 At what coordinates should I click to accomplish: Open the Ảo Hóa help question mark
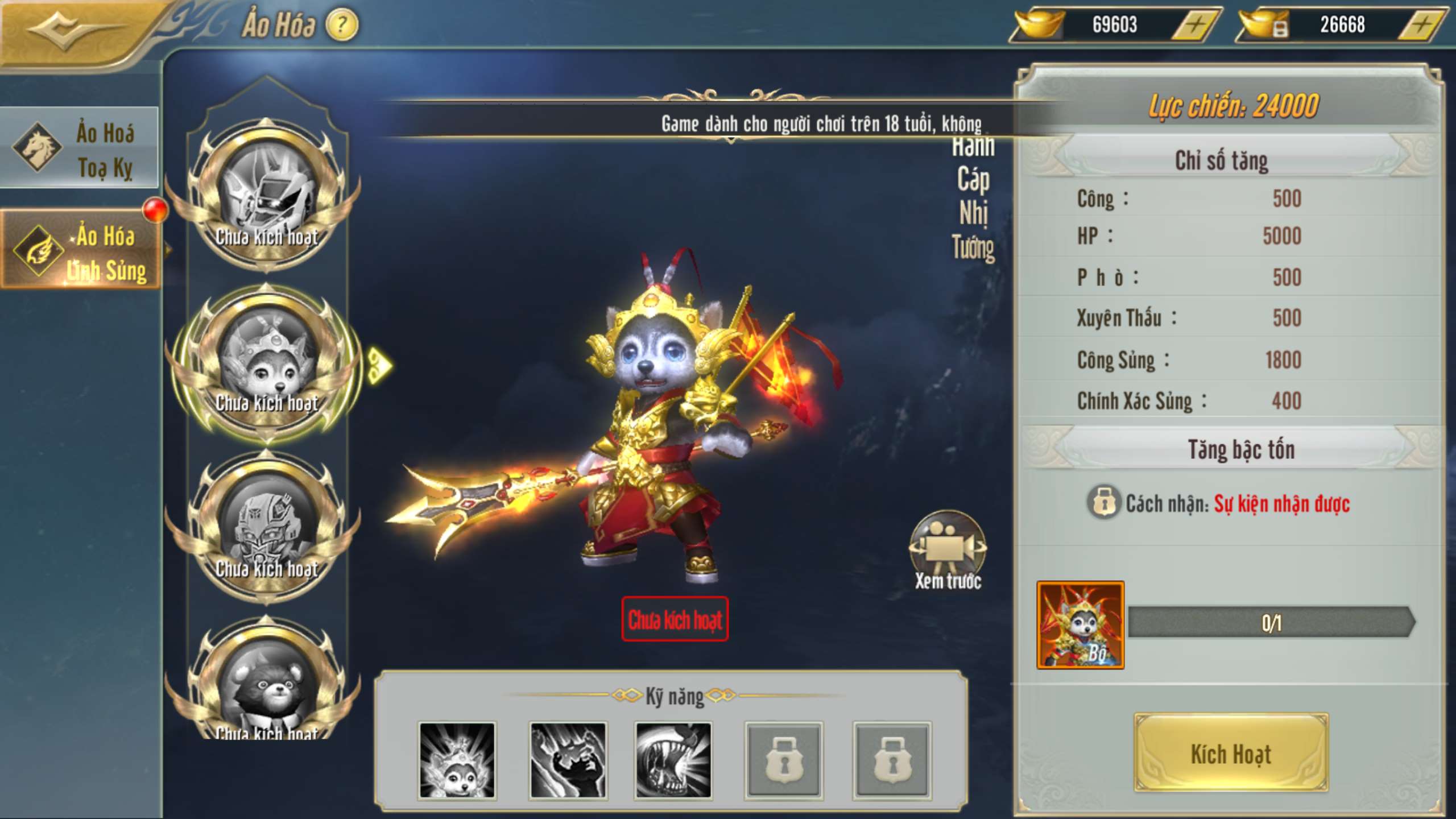click(342, 25)
